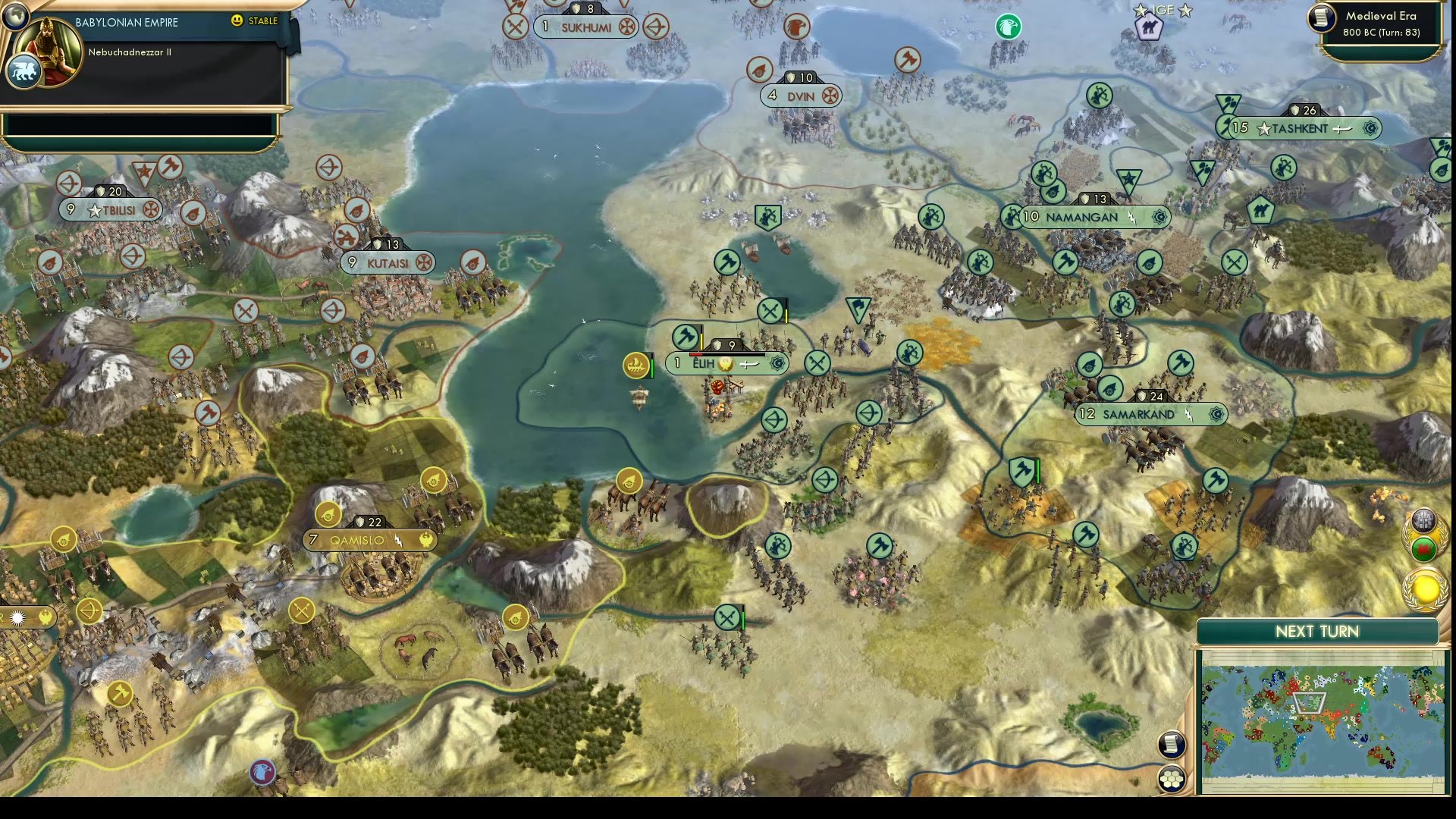Open the notification log scroll icon
The image size is (1456, 819).
(x=1172, y=745)
